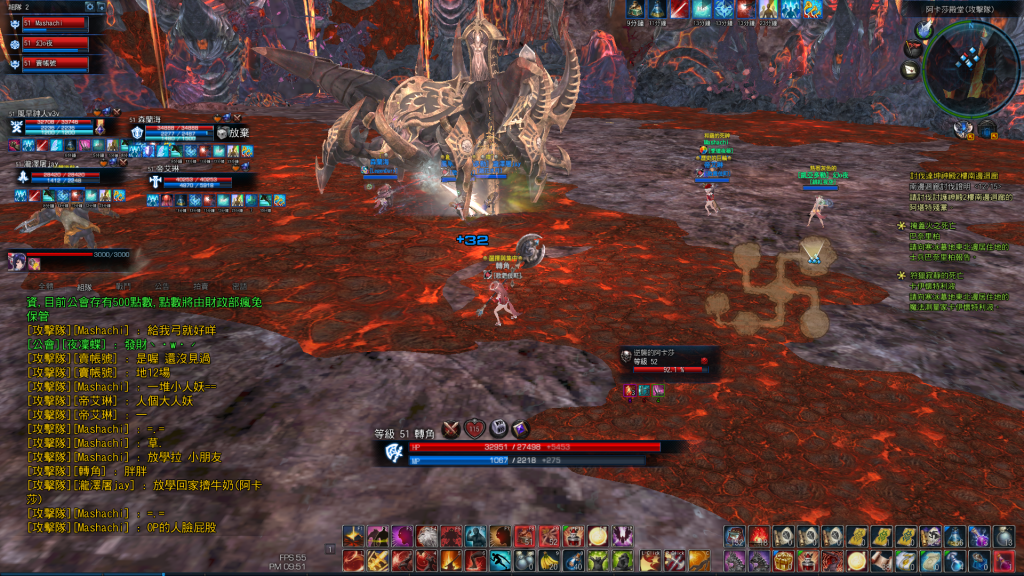Switch to the 全體 chat tab
The image size is (1024, 576).
coord(47,285)
